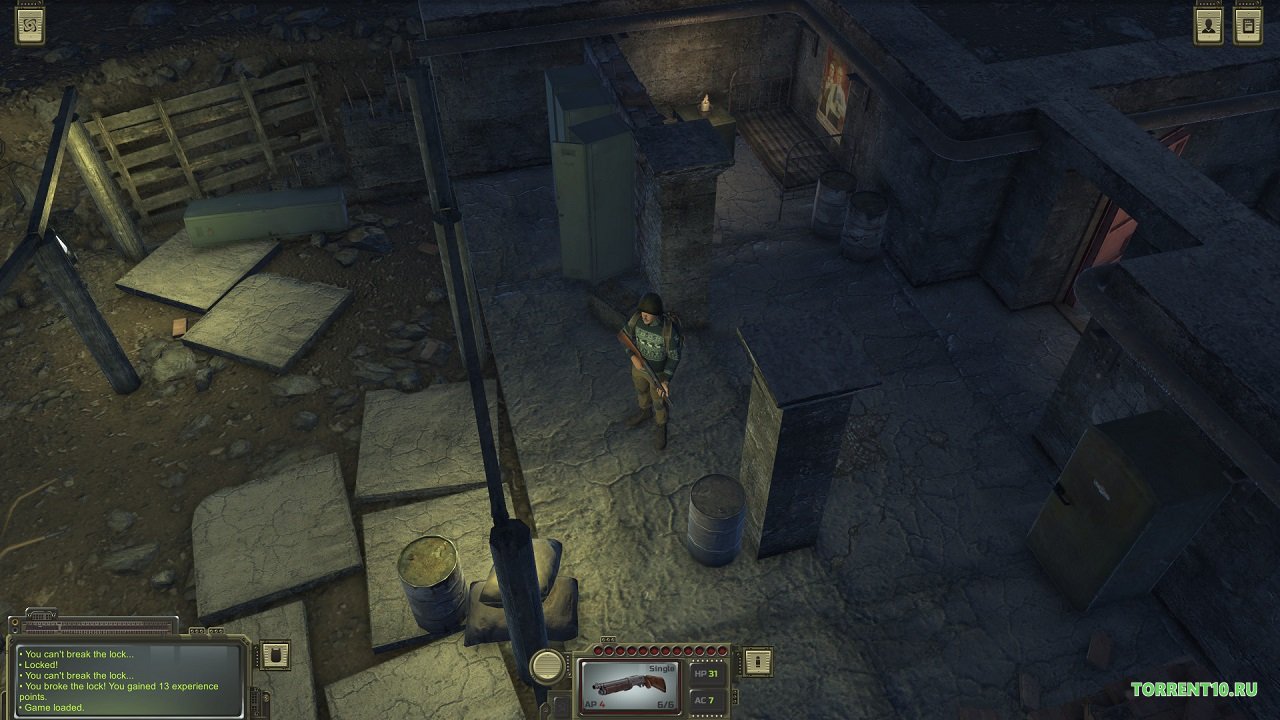
Task: Select the shotgun weapon slot
Action: [x=630, y=685]
